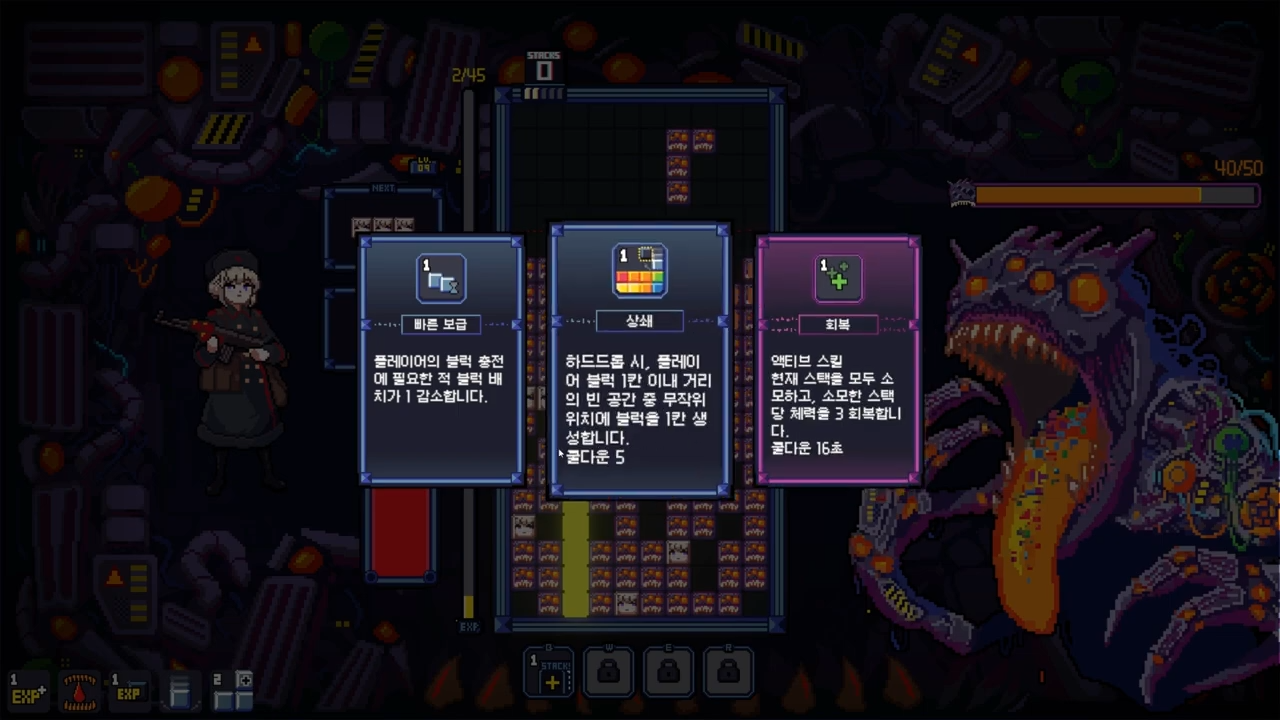Screen dimensions: 1280x720
Task: Click the locked R skill slot padlock
Action: [727, 671]
